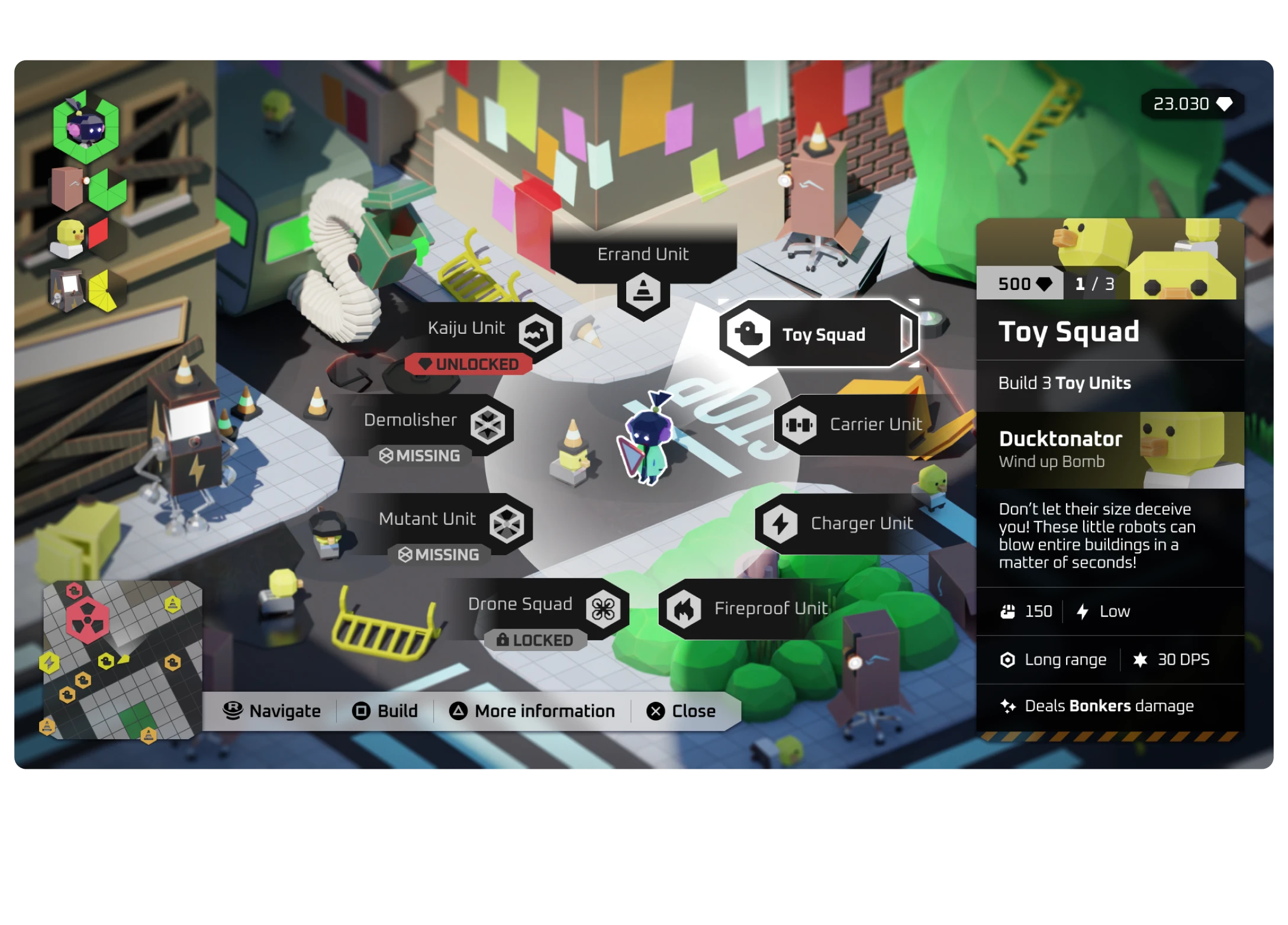Image resolution: width=1288 pixels, height=925 pixels.
Task: Click the Build button in bottom bar
Action: coord(385,711)
